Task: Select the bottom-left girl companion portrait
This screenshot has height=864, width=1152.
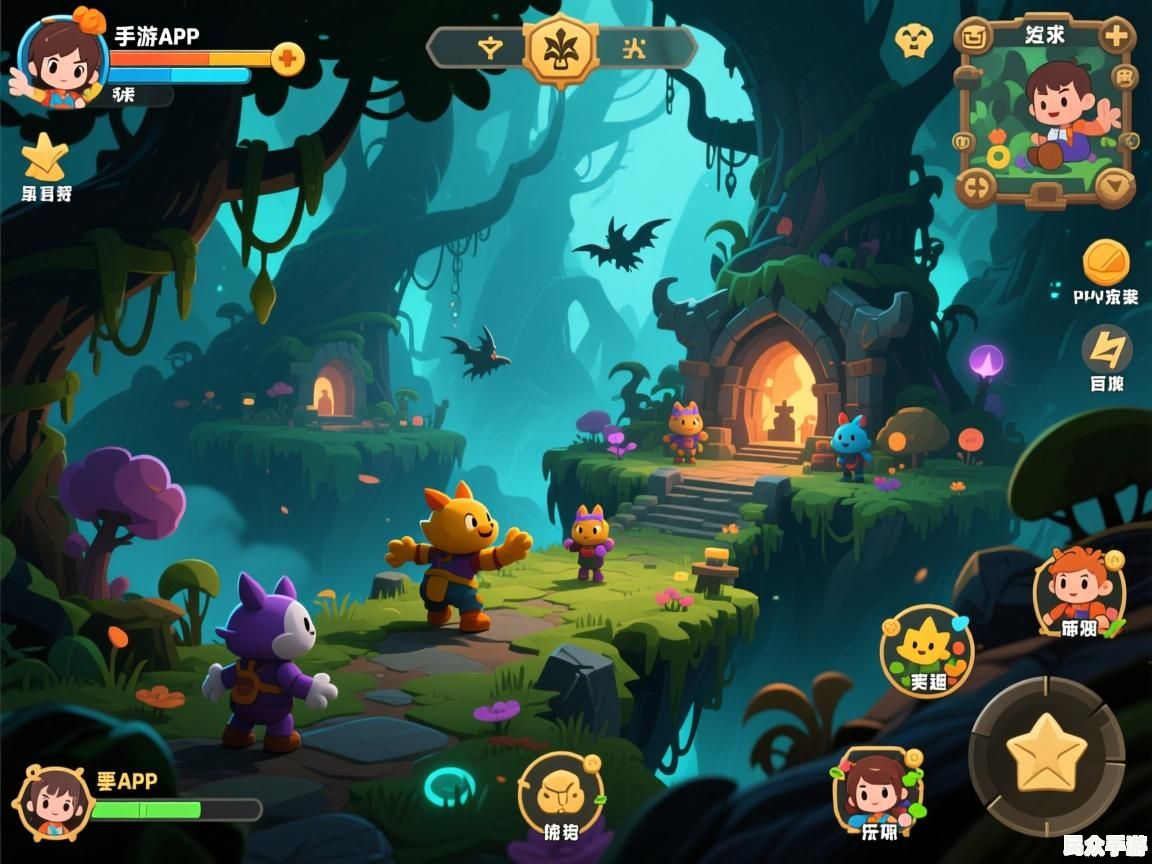Action: point(53,802)
